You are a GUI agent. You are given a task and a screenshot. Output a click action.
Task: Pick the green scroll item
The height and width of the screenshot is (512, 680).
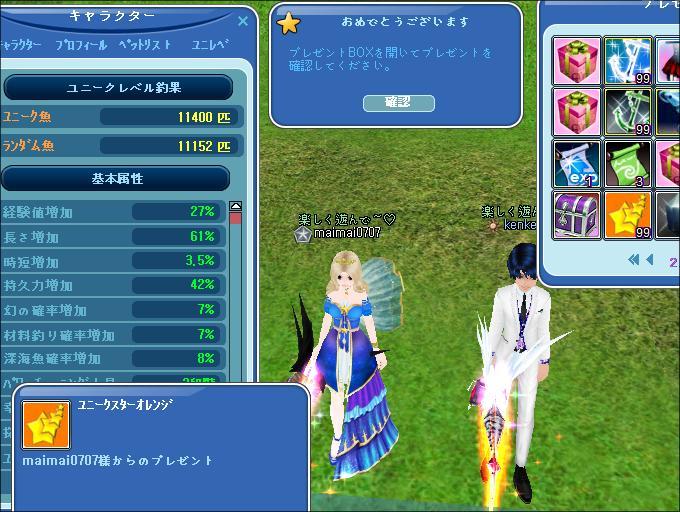(628, 164)
